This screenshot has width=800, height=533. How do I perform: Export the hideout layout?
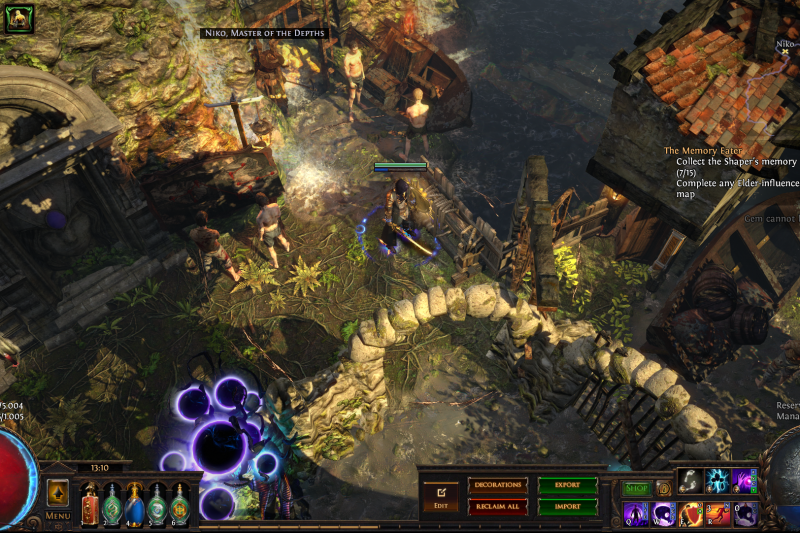tap(567, 485)
